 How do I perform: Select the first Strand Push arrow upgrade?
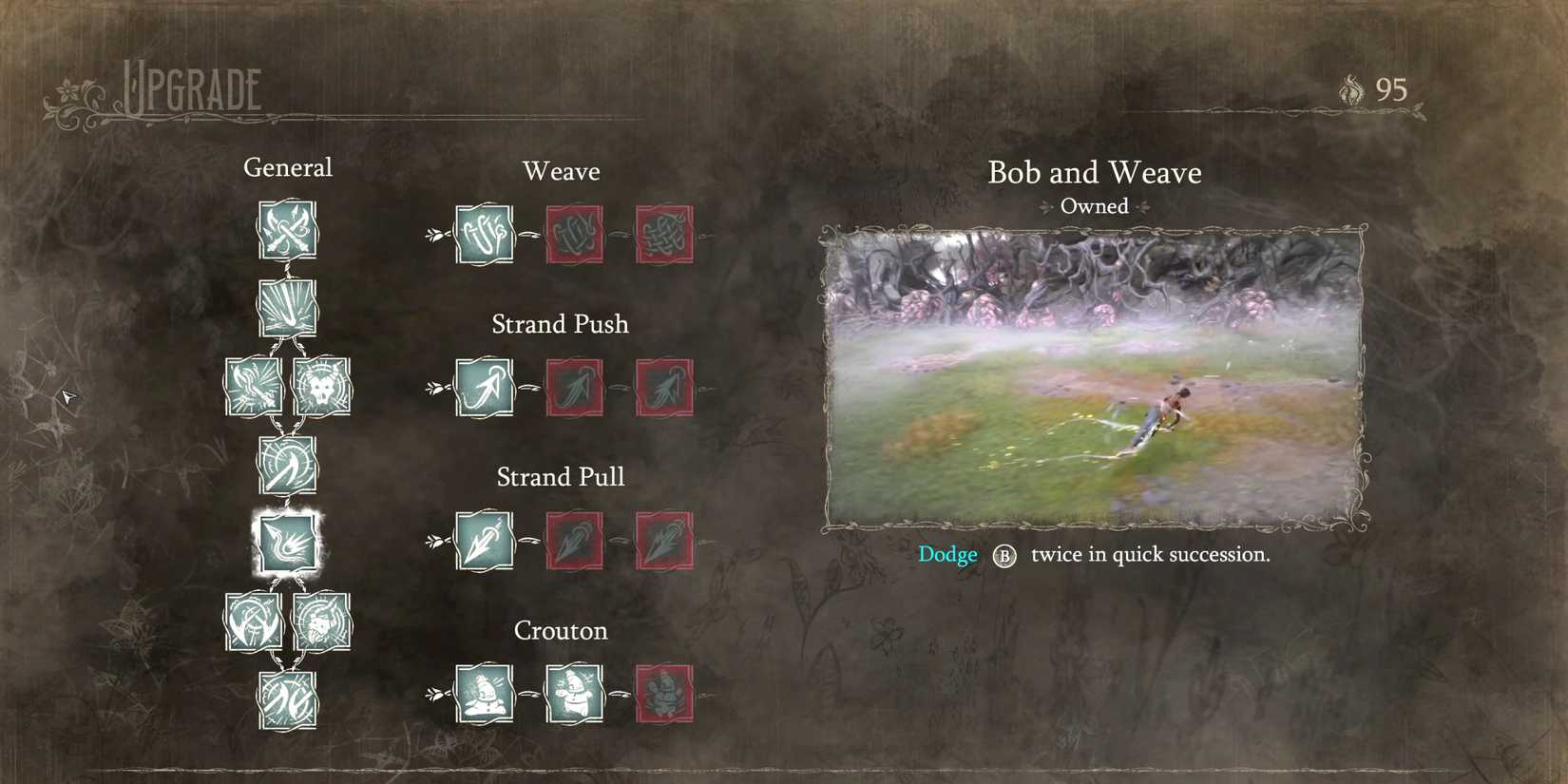485,390
